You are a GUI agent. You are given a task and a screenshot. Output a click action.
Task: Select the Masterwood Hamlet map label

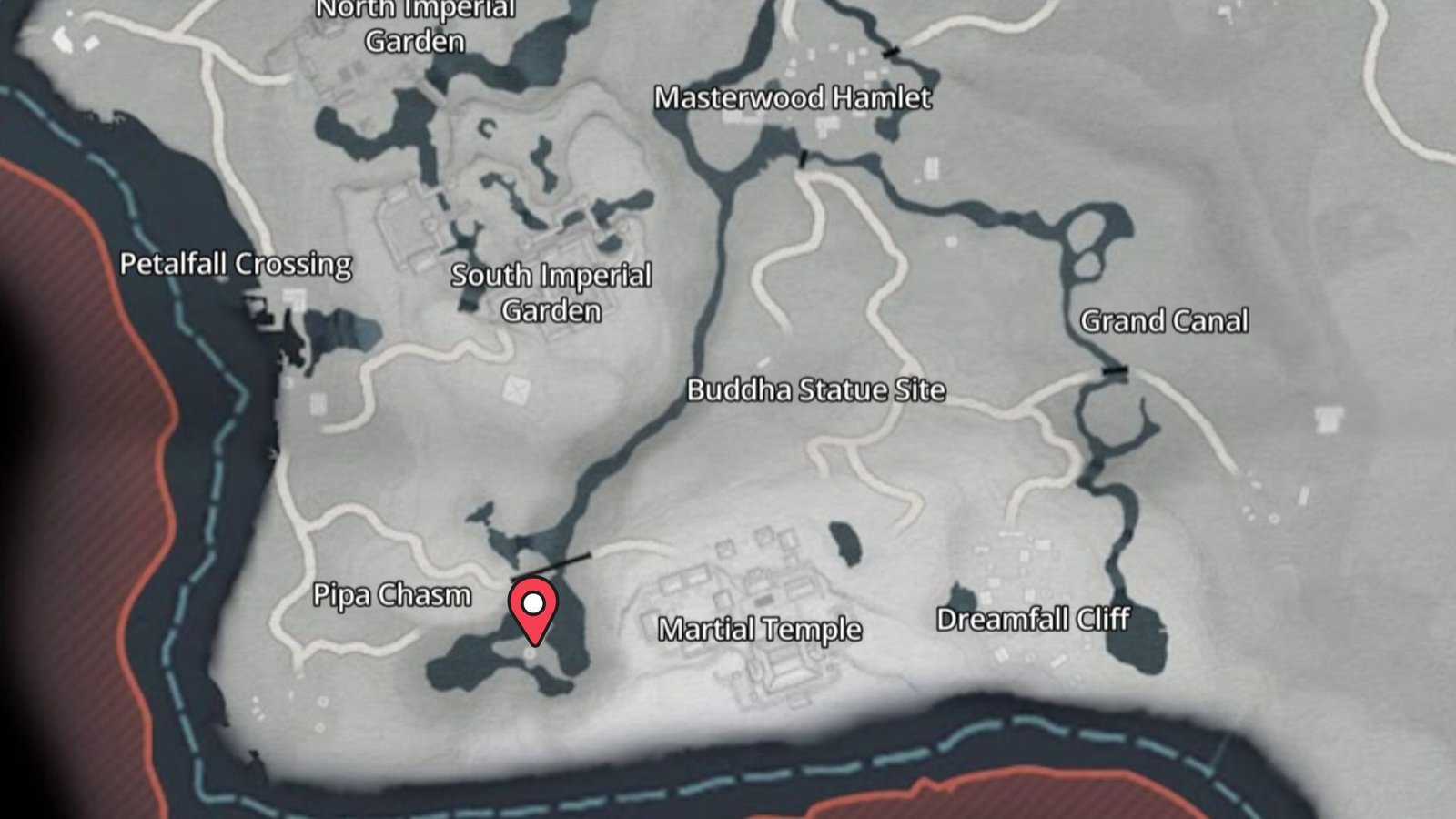coord(793,98)
